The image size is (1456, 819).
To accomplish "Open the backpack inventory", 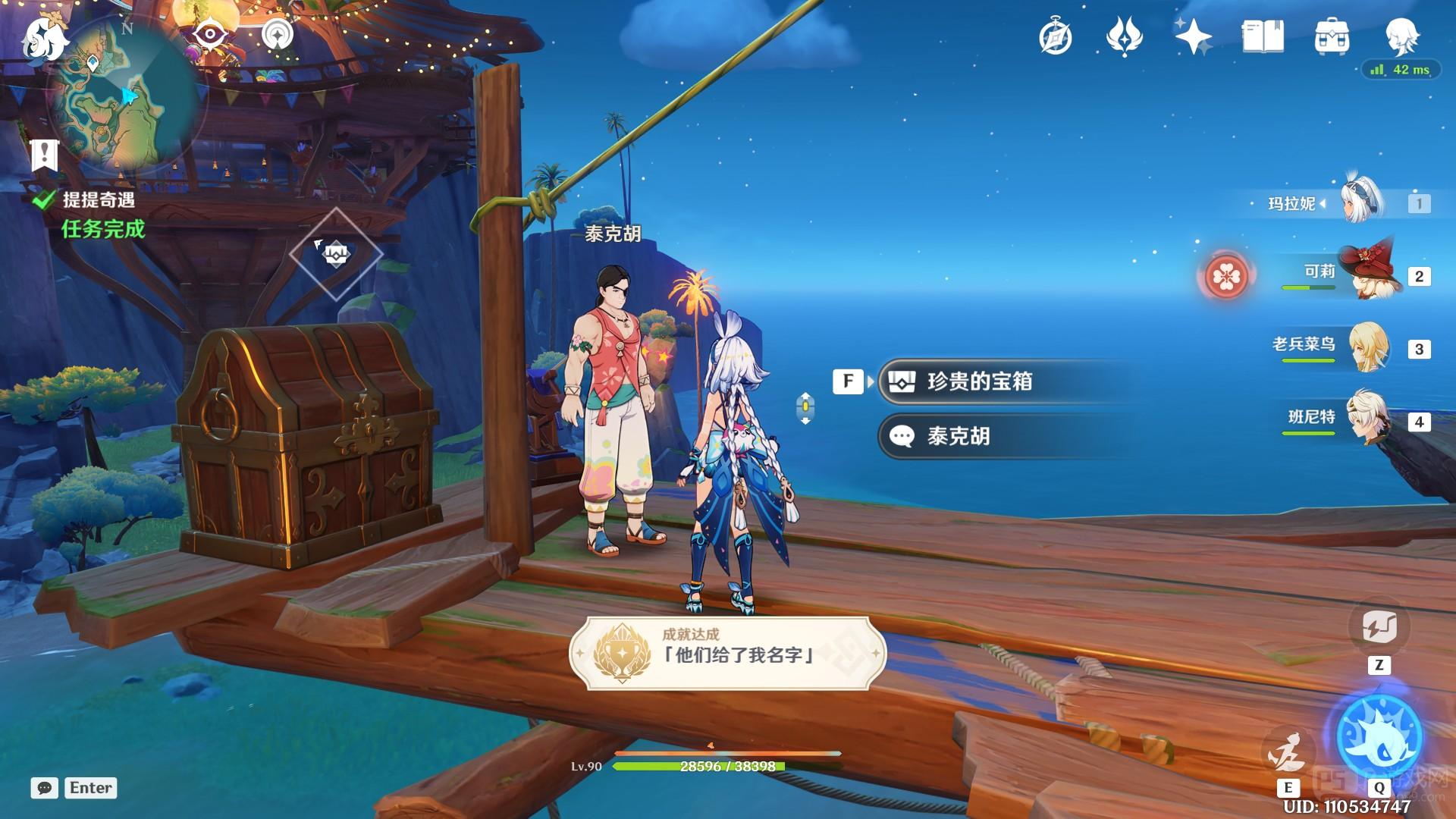I will [x=1332, y=37].
